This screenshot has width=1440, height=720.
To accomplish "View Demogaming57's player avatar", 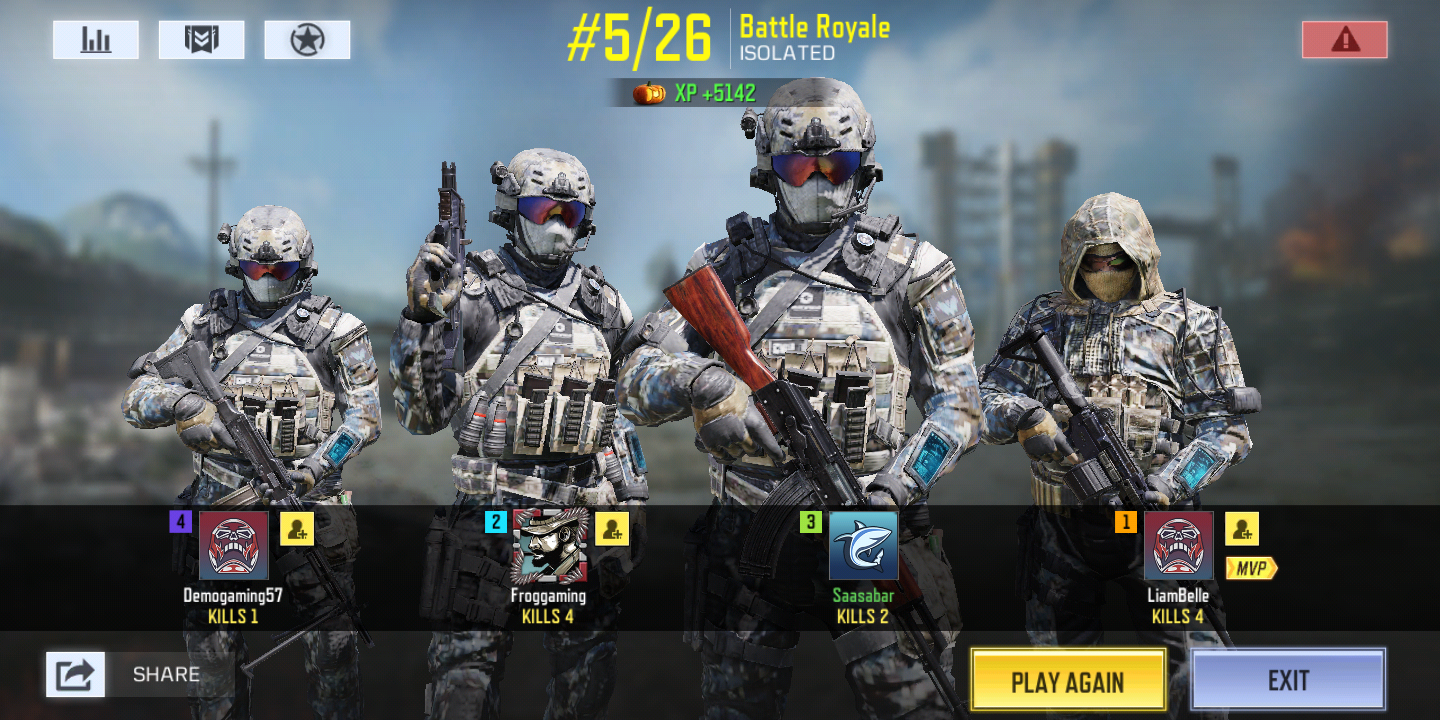I will pos(234,546).
